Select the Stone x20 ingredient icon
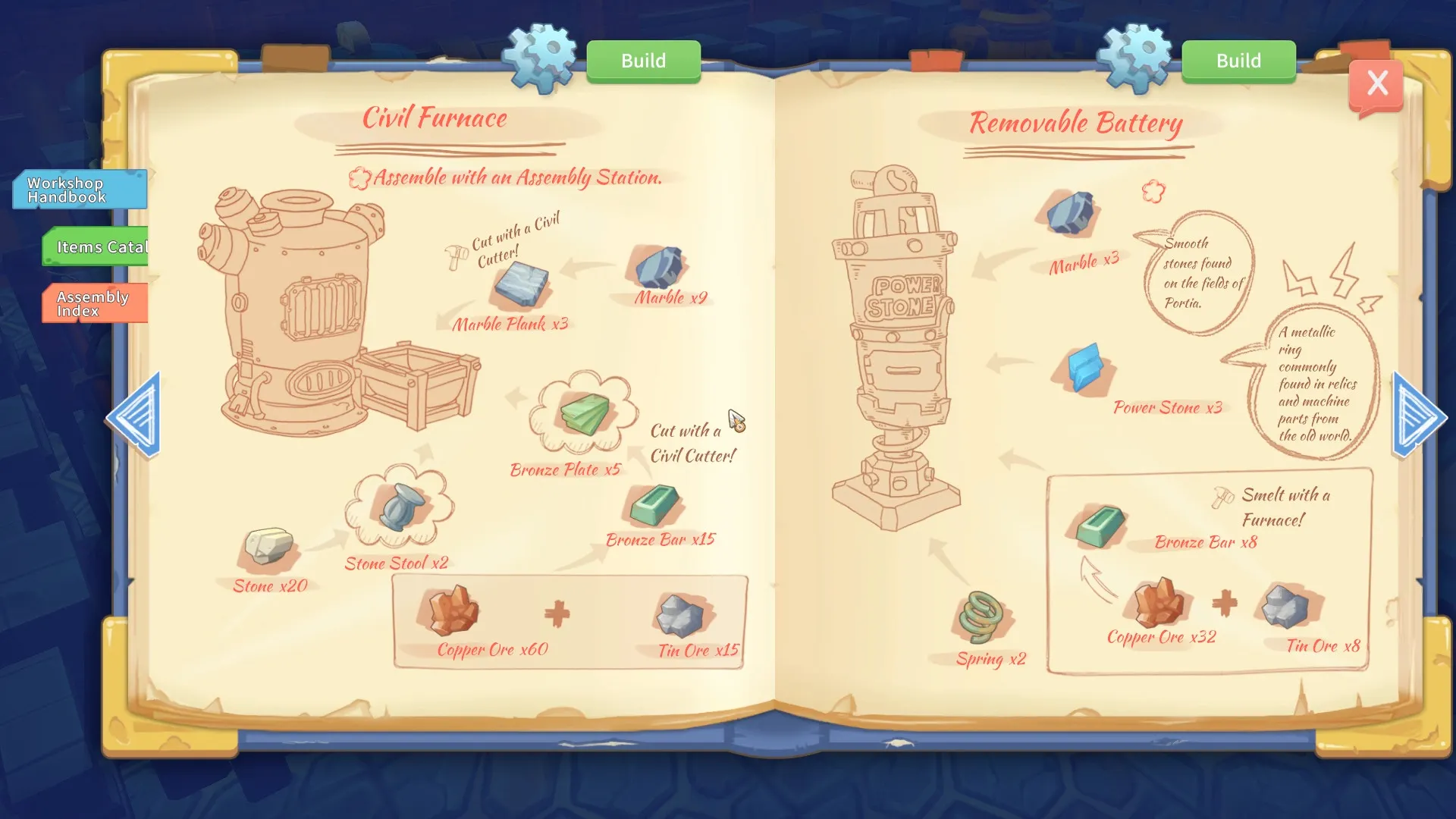Viewport: 1456px width, 819px height. pos(268,546)
